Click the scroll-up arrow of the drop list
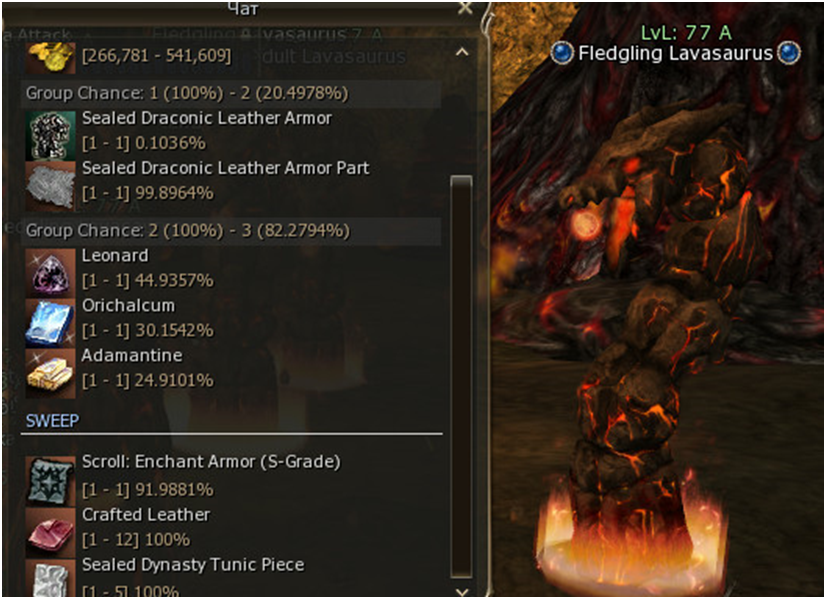This screenshot has width=826, height=599. pyautogui.click(x=461, y=50)
